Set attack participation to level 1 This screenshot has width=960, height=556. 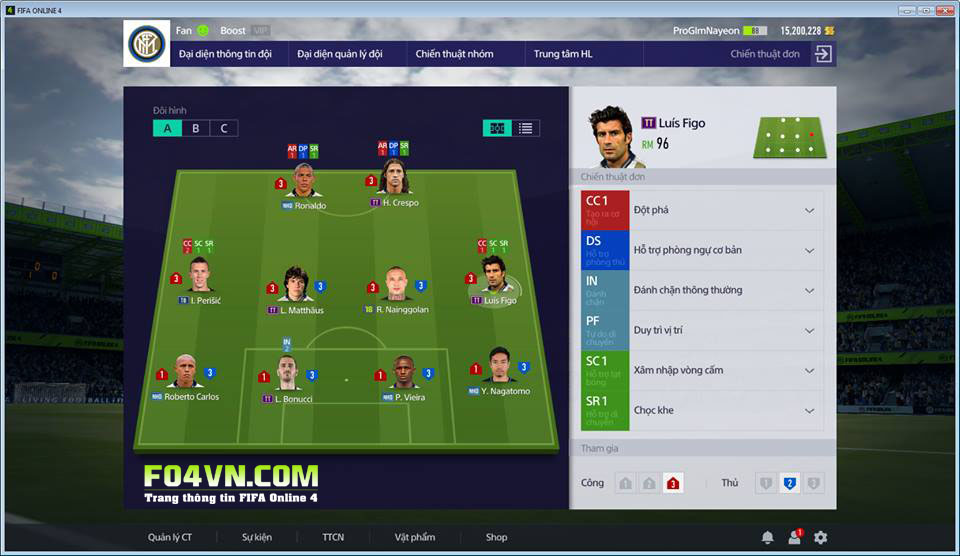point(625,483)
